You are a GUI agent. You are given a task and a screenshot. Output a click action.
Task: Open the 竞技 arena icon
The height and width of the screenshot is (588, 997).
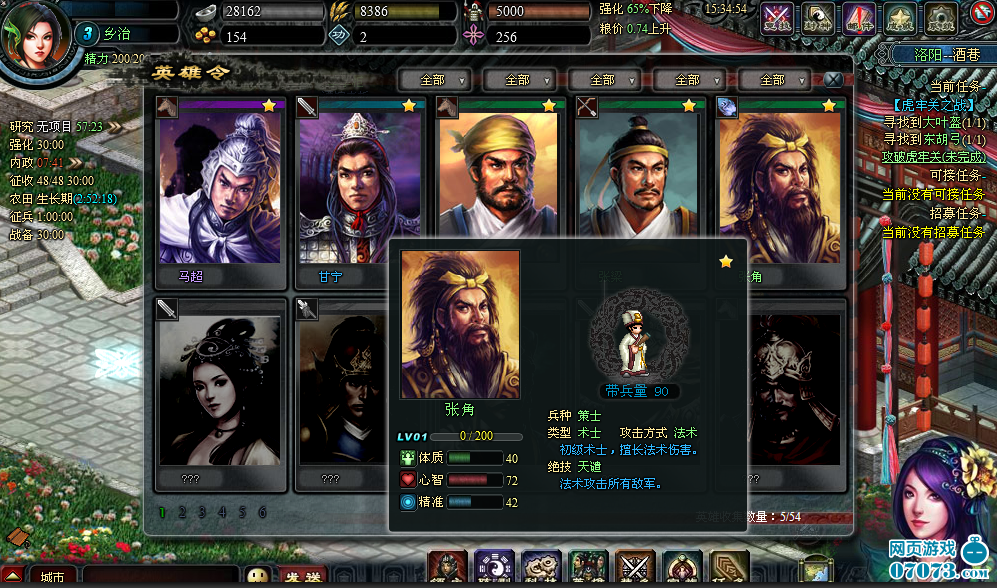click(777, 16)
